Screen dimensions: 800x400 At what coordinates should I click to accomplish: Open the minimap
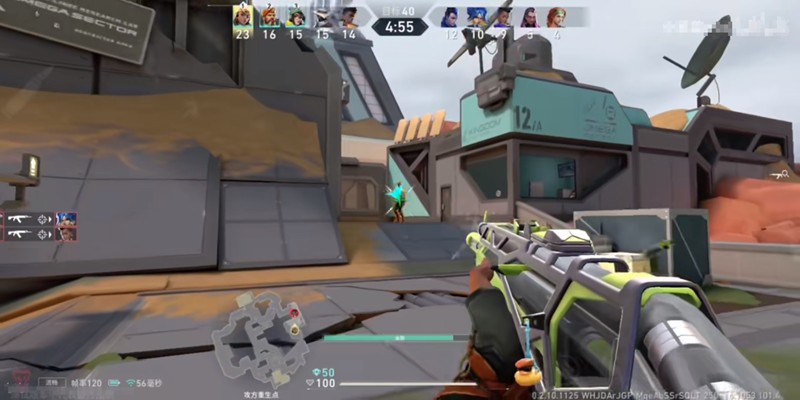pos(261,334)
